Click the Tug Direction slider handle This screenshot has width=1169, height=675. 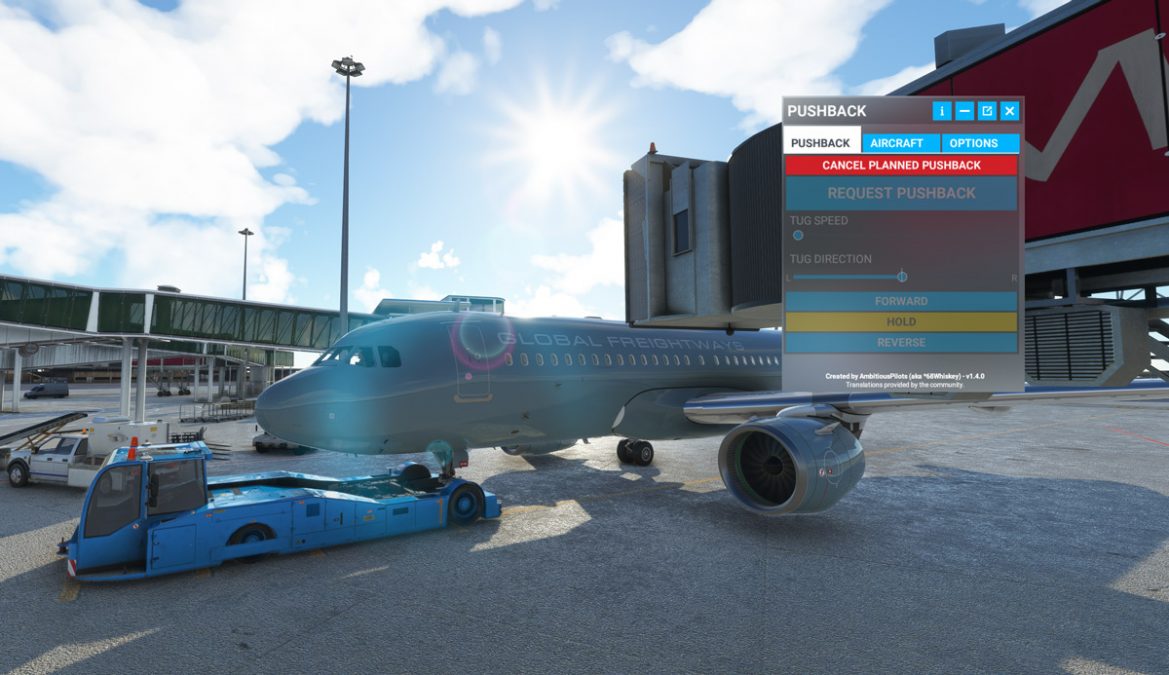click(902, 277)
